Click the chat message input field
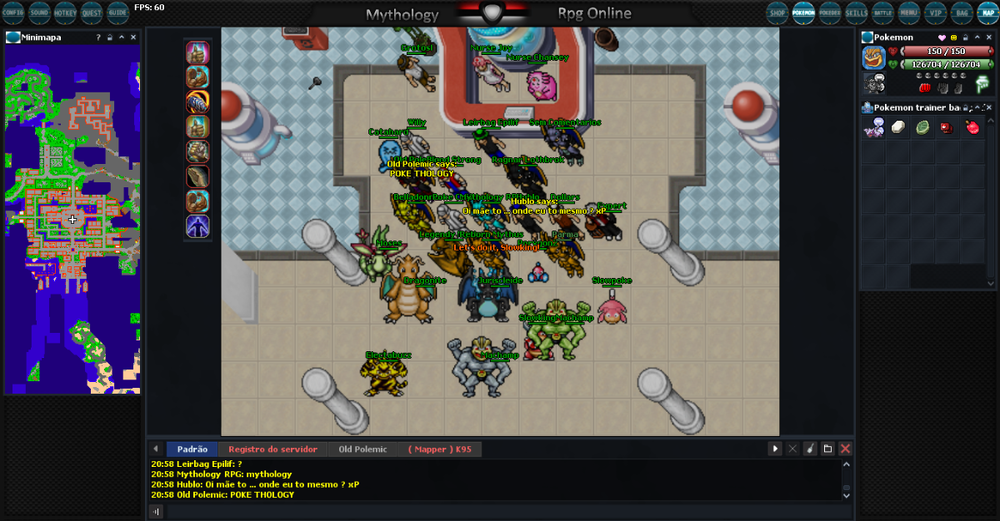 [500, 511]
